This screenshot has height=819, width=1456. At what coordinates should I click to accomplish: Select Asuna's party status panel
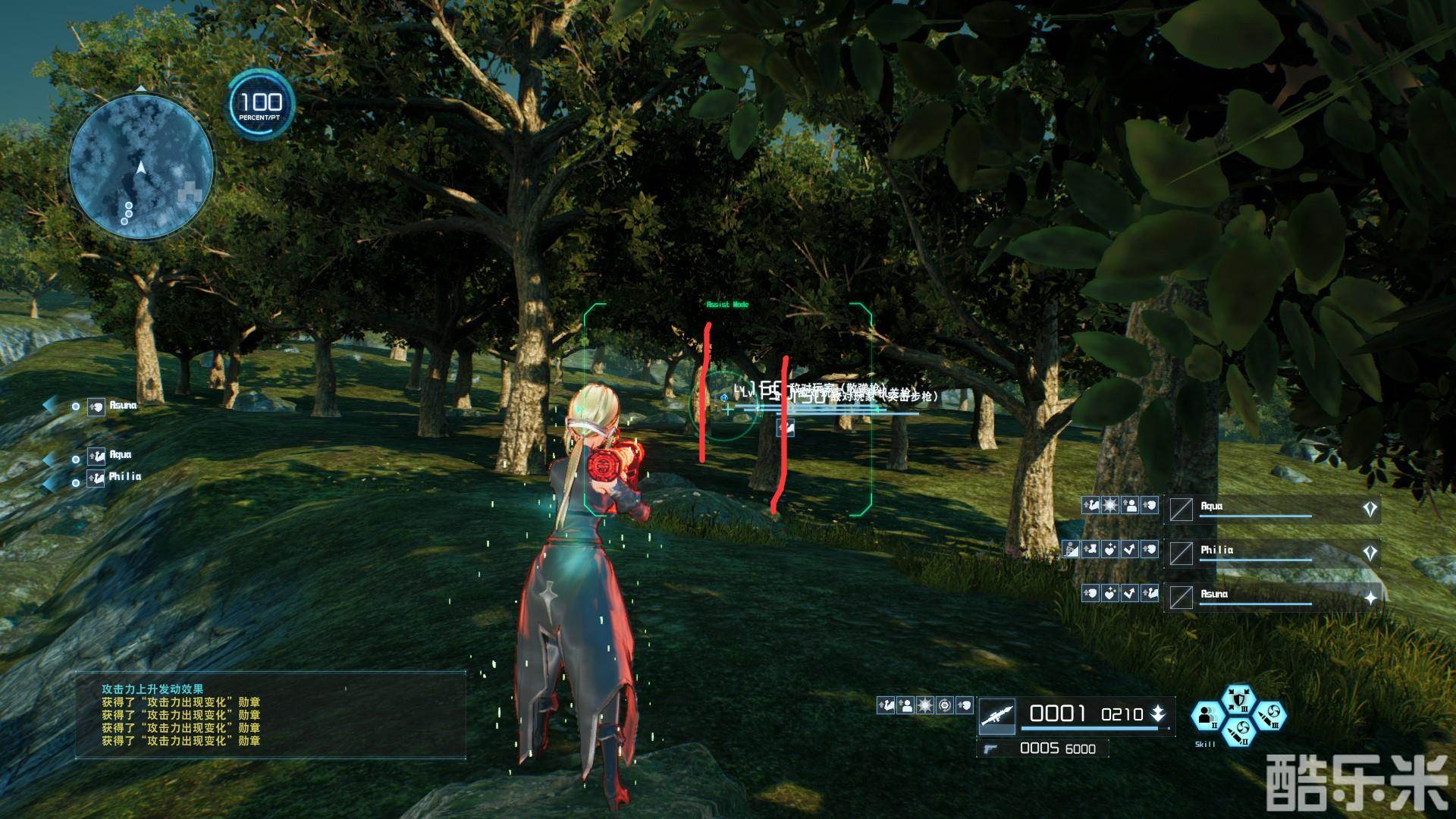pos(1272,597)
